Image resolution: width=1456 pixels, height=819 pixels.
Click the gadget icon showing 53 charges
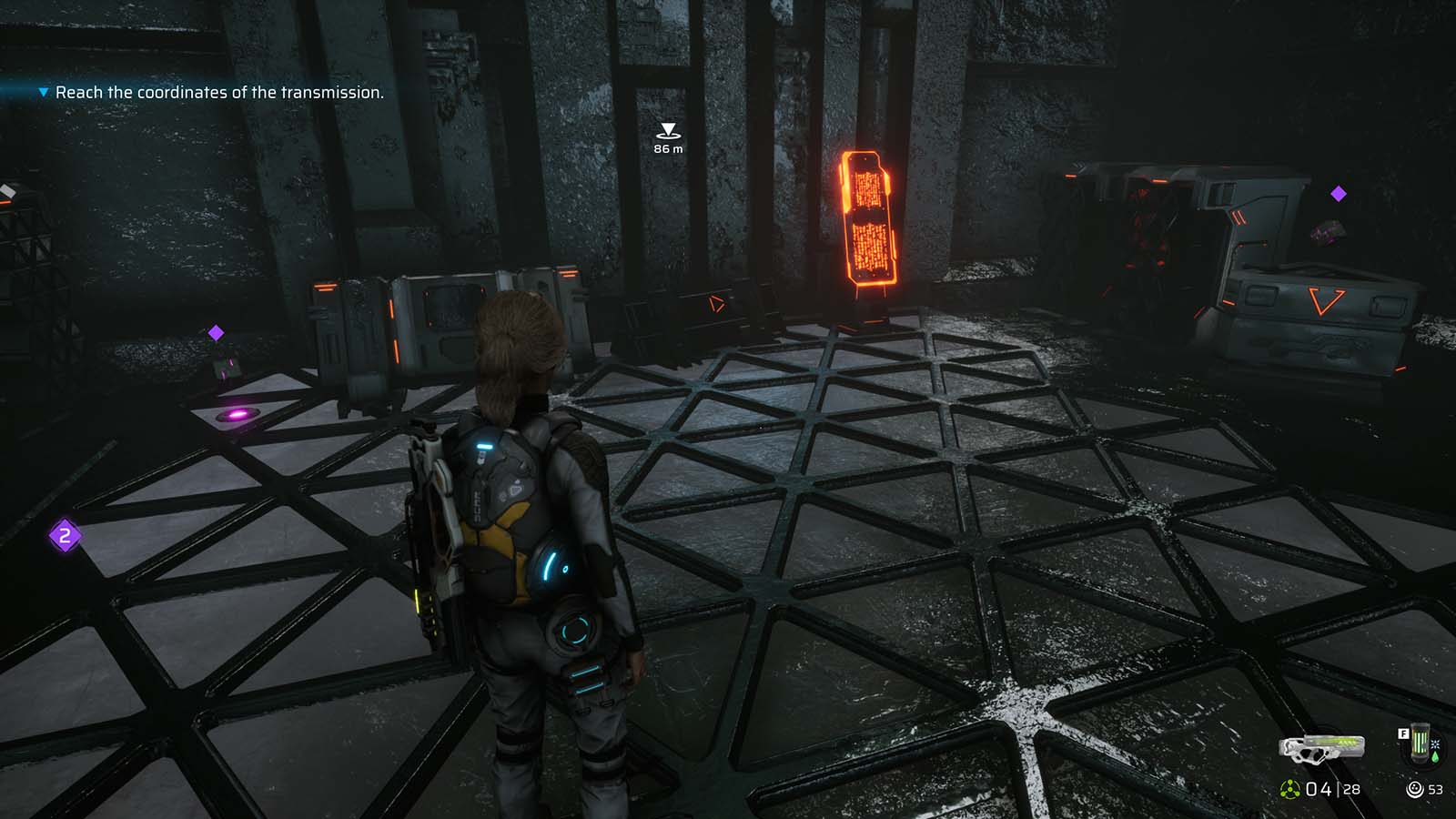coord(1415,787)
